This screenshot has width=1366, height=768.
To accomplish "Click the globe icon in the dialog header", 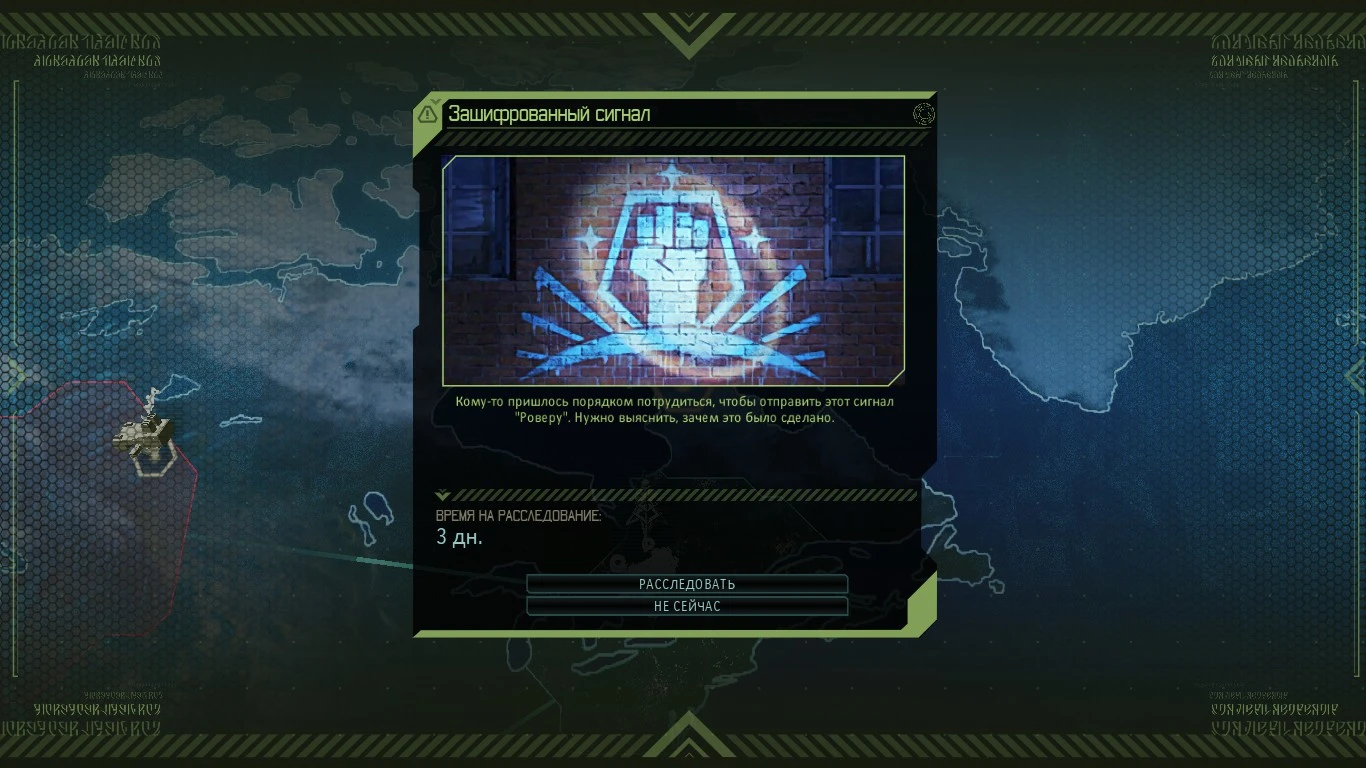I will (922, 114).
